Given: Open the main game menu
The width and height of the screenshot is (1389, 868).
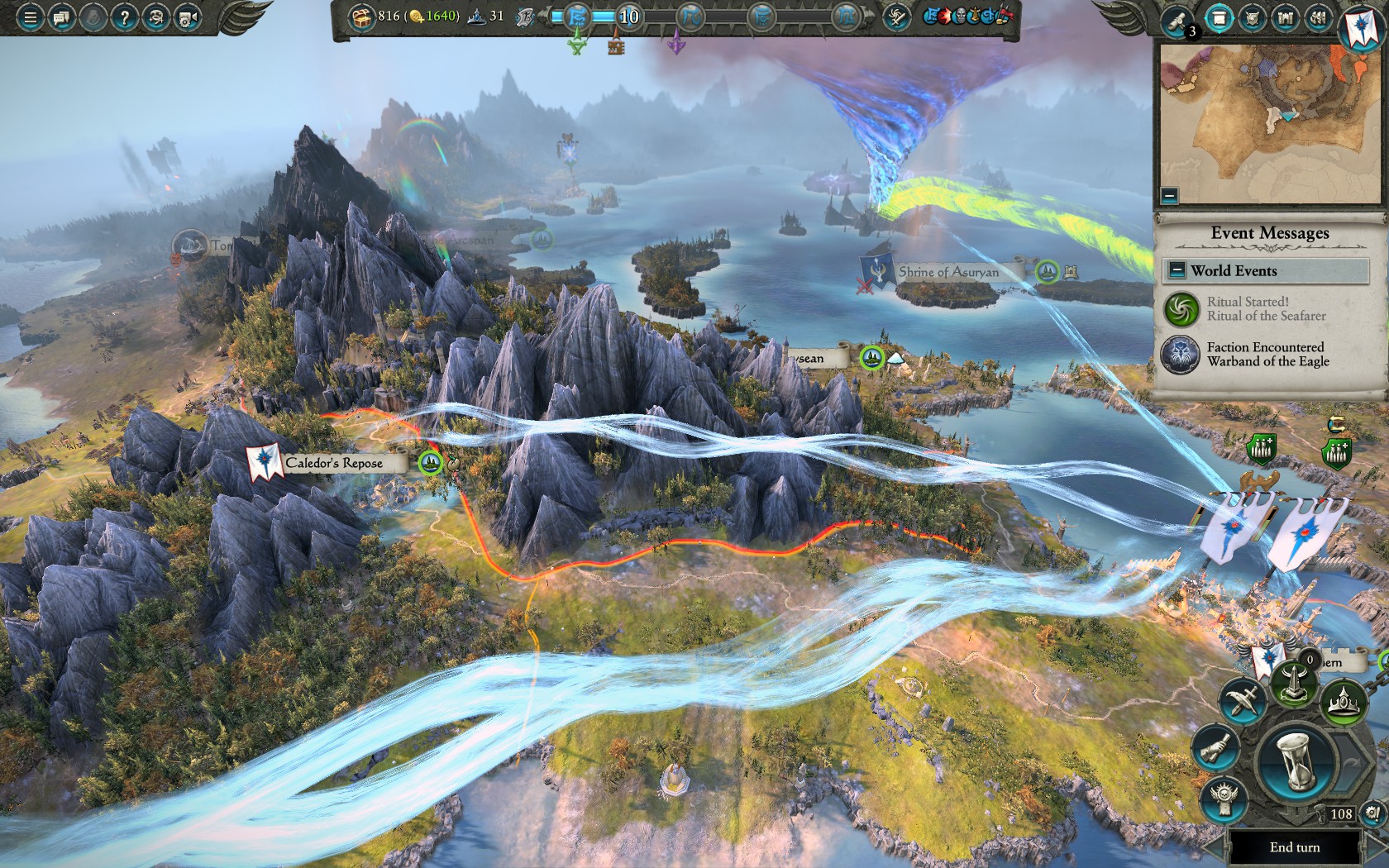Looking at the screenshot, I should coord(30,17).
